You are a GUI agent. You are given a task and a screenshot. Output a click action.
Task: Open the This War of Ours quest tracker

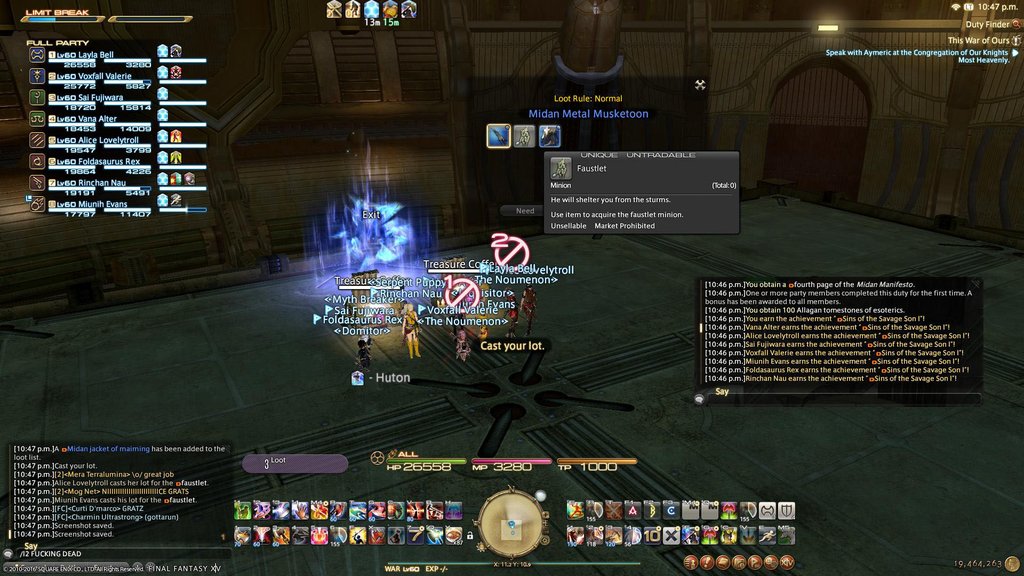pyautogui.click(x=969, y=40)
